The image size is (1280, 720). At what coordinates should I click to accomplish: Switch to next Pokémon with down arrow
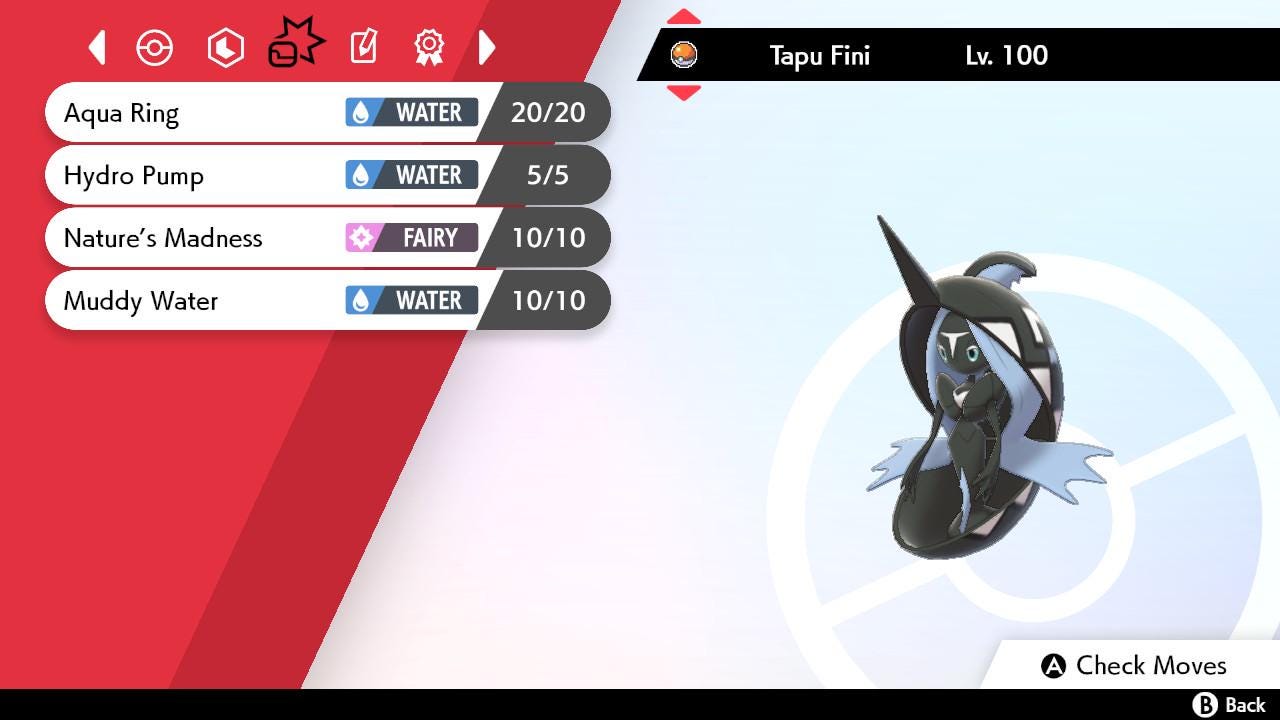point(683,93)
